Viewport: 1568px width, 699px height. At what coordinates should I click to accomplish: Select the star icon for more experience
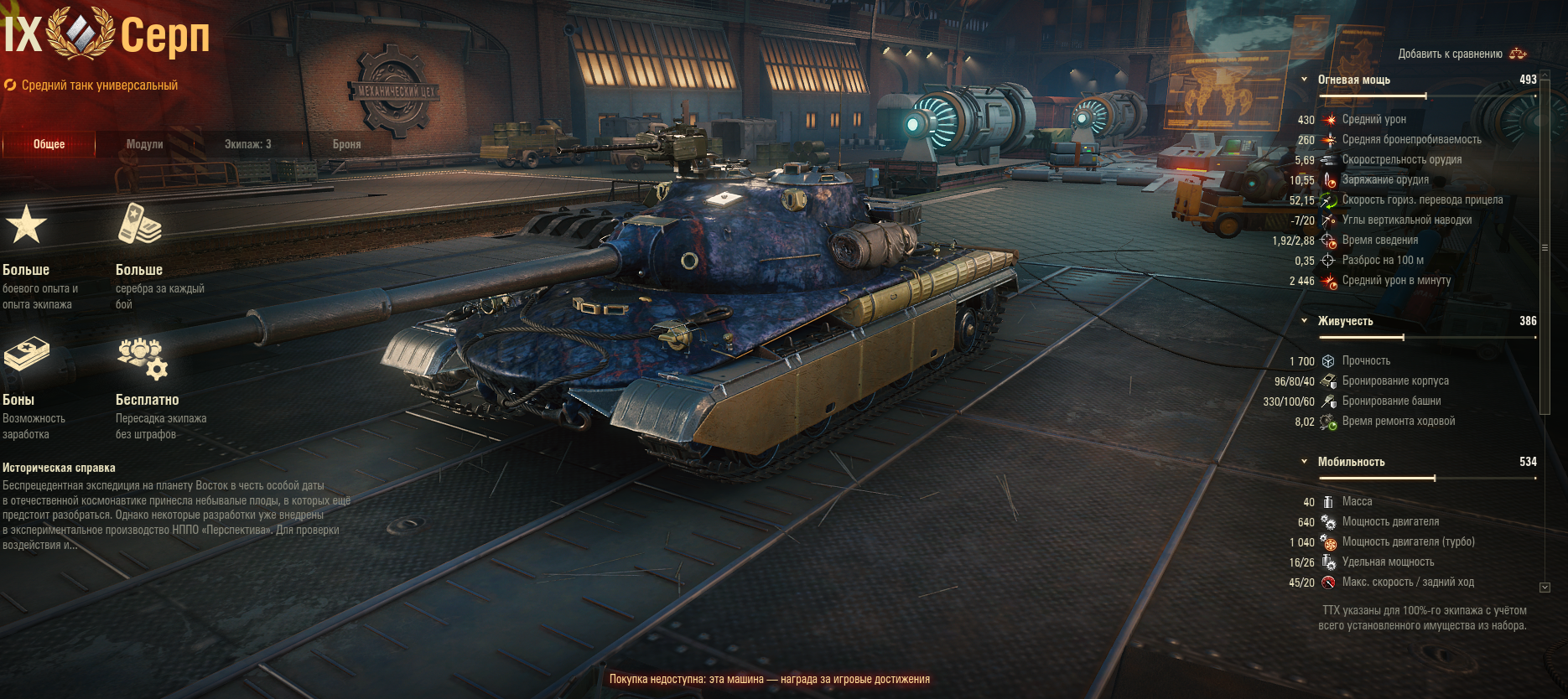coord(26,225)
